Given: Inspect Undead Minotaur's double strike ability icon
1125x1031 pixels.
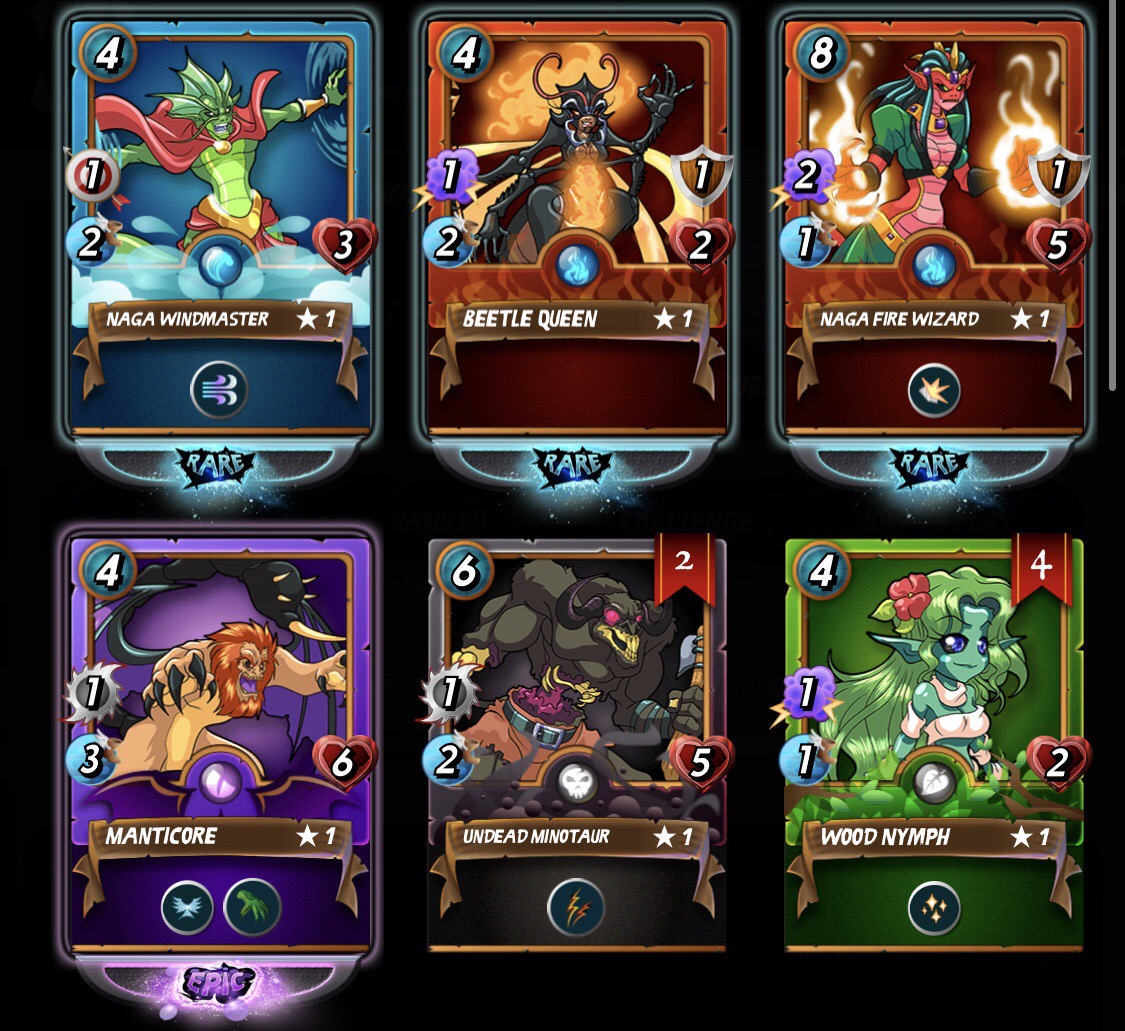Looking at the screenshot, I should pos(576,908).
